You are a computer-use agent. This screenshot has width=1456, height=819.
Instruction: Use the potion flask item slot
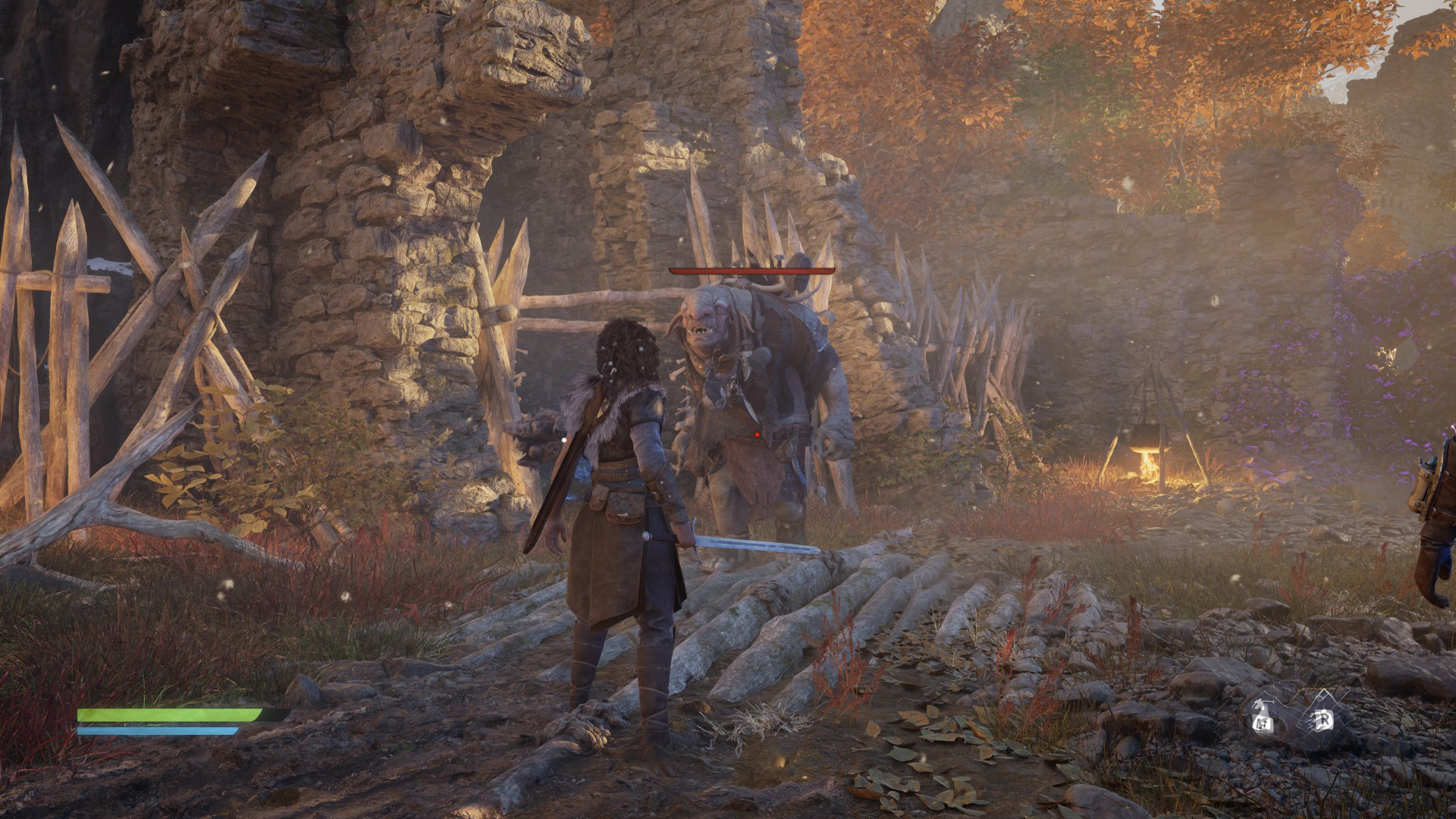(1263, 717)
